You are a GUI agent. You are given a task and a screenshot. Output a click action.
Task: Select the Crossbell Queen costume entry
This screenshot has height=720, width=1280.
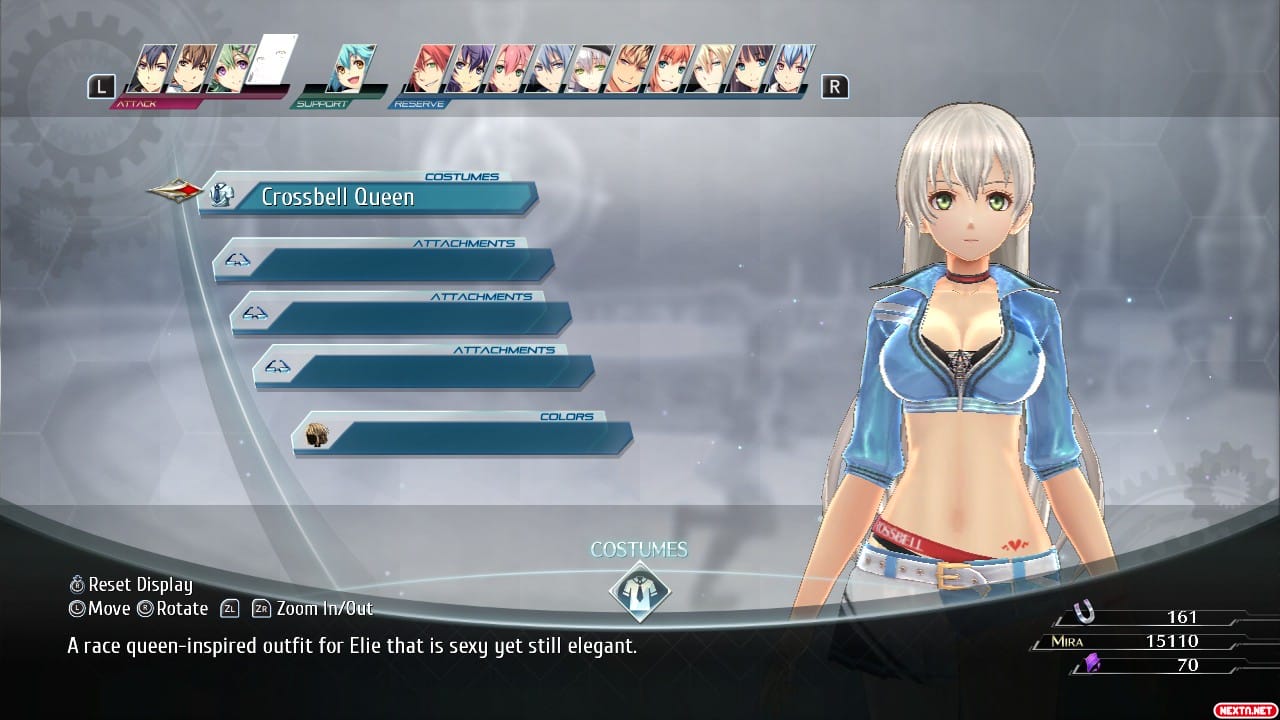[368, 197]
